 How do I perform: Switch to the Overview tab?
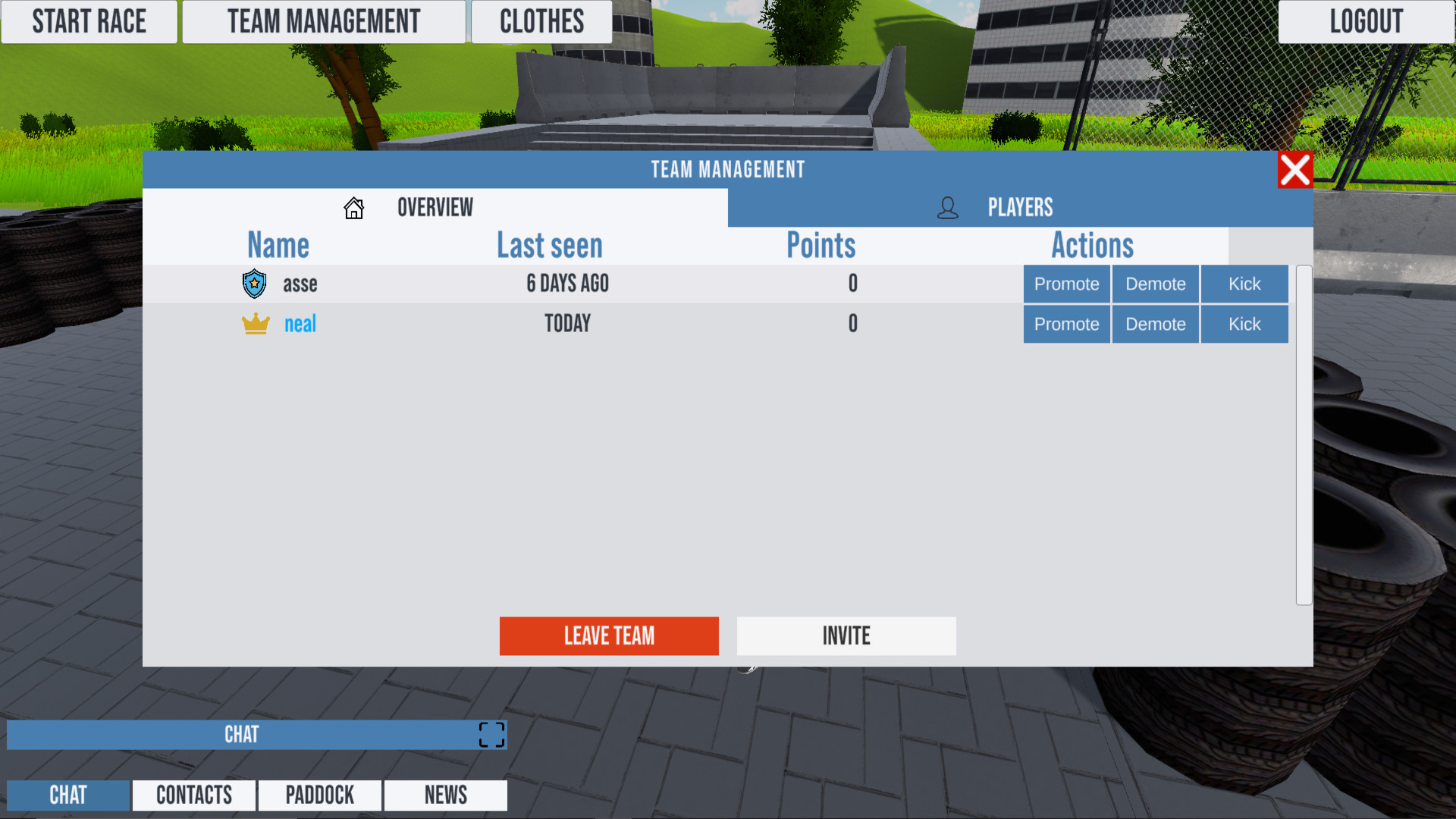click(x=435, y=208)
